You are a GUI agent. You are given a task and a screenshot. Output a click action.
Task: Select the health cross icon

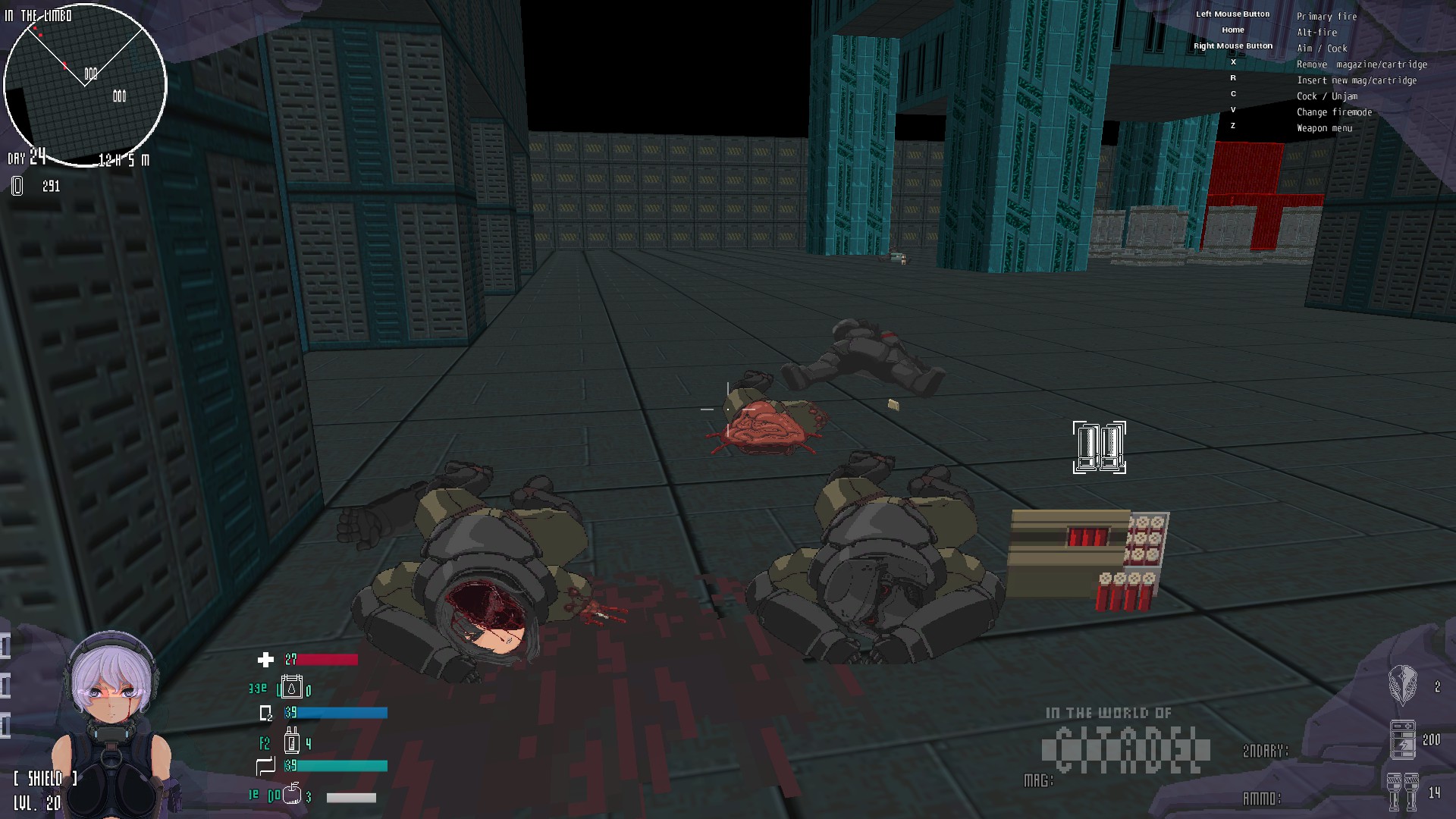[x=264, y=661]
